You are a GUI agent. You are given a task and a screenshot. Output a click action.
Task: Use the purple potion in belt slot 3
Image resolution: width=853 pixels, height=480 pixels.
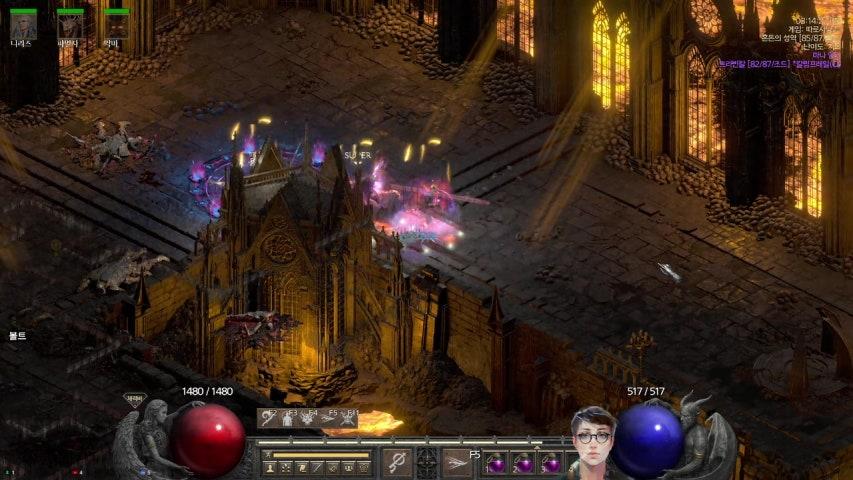click(x=551, y=464)
